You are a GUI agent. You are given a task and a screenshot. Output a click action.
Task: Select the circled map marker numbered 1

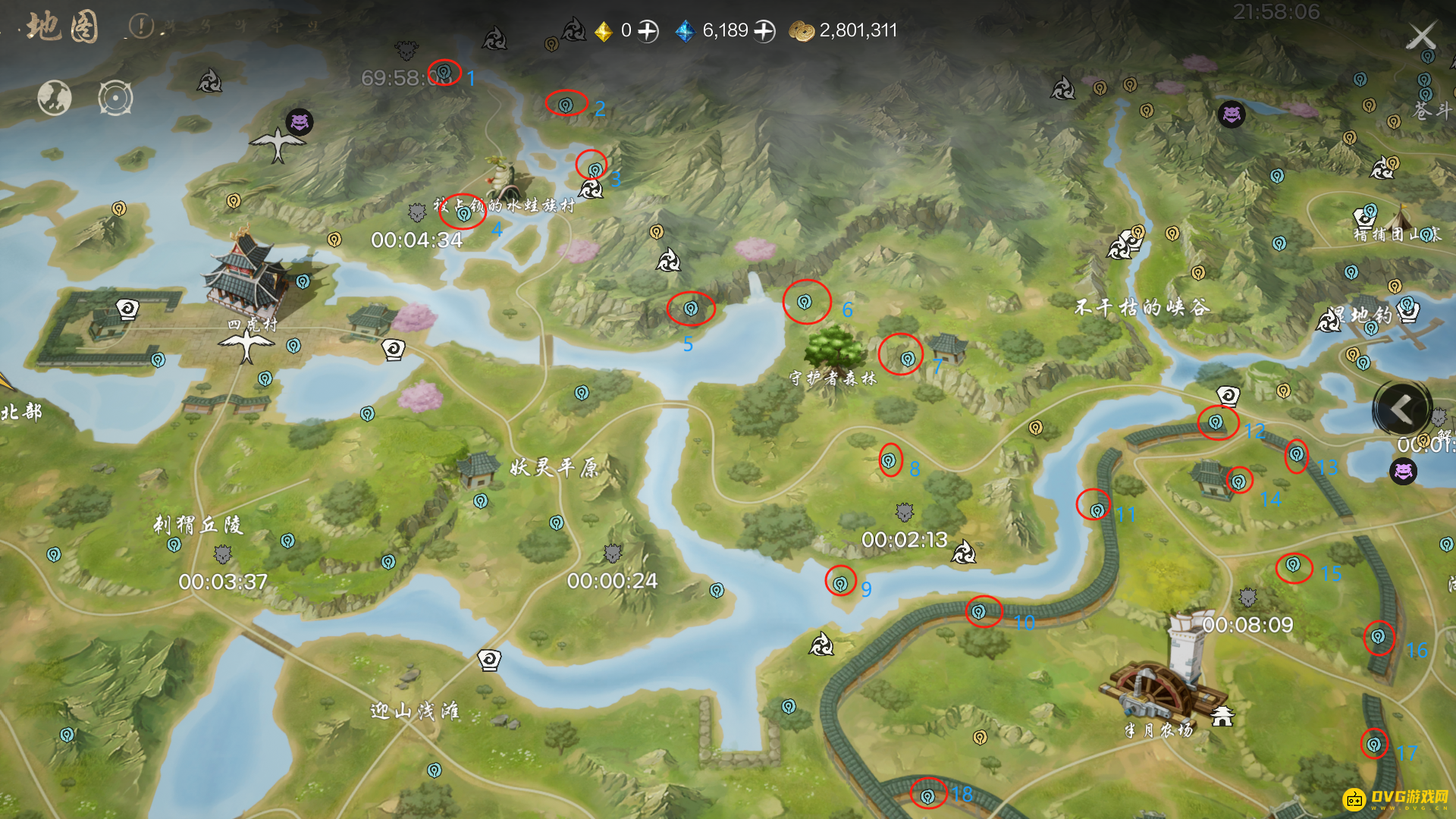pyautogui.click(x=444, y=72)
